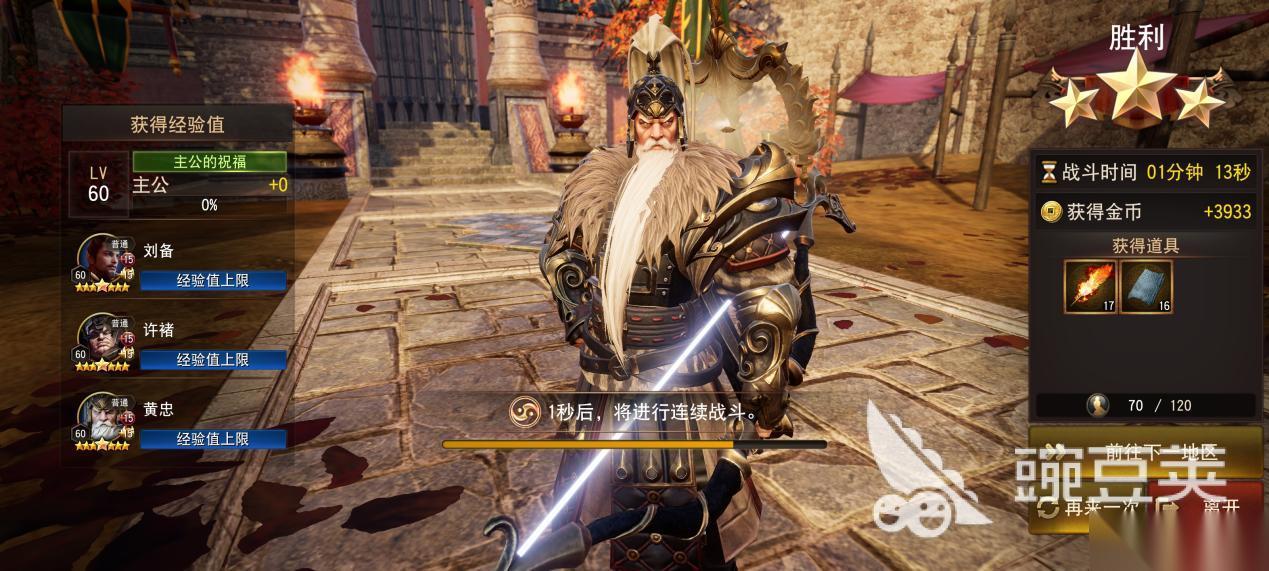The image size is (1269, 571).
Task: Click the green 主公的祝福 blessing label
Action: pyautogui.click(x=209, y=162)
